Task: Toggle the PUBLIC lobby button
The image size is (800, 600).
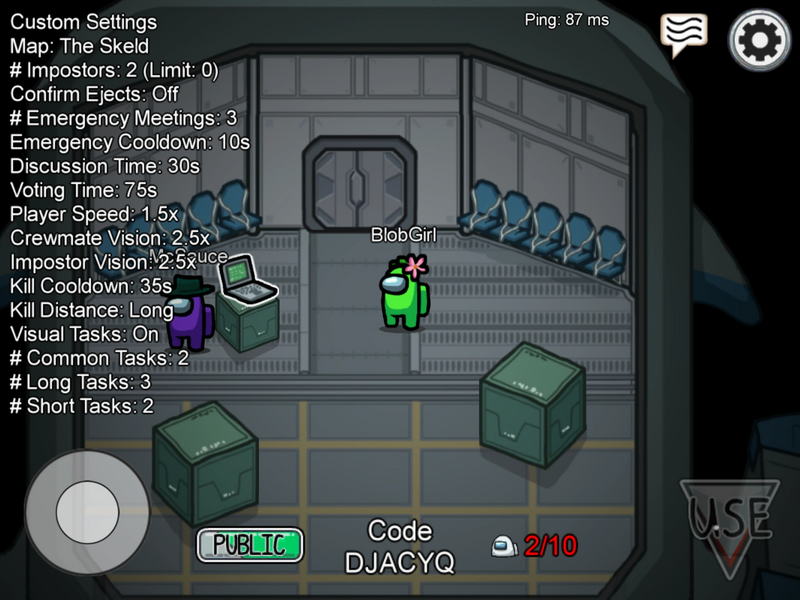Action: coord(250,544)
